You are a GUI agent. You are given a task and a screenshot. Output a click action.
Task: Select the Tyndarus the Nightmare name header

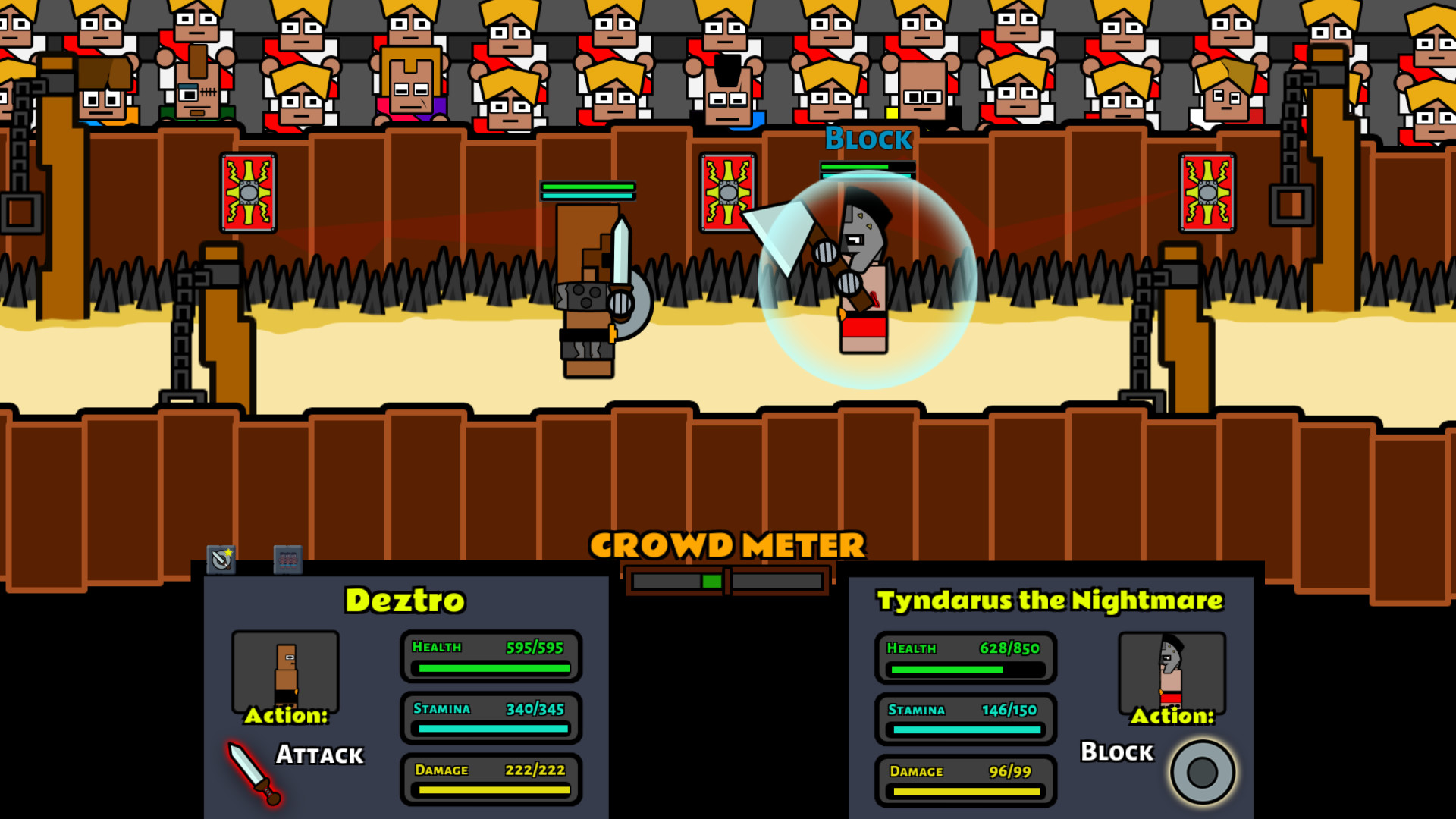tap(1051, 599)
